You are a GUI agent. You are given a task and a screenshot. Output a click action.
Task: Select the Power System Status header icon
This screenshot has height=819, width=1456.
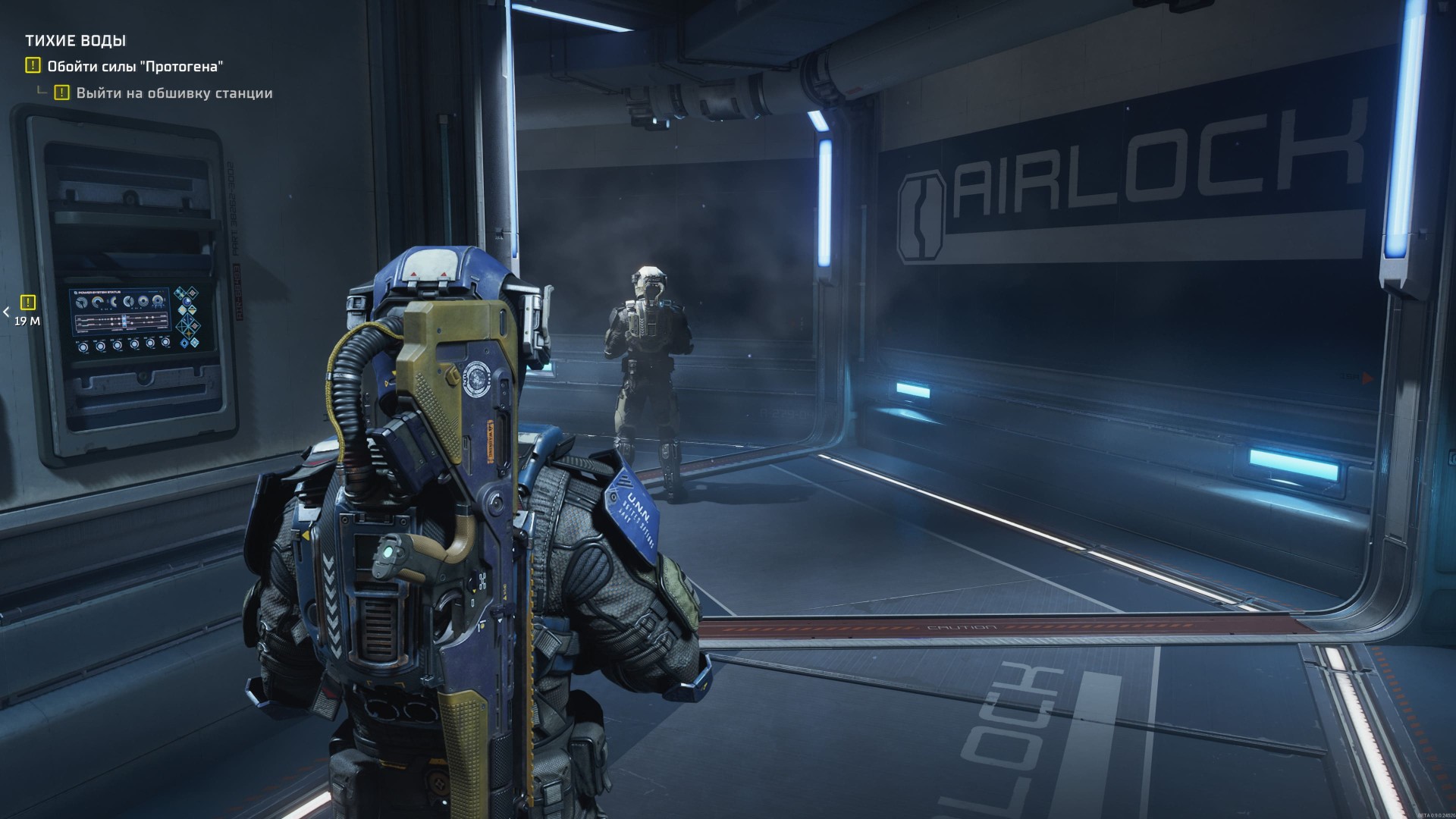coord(76,292)
